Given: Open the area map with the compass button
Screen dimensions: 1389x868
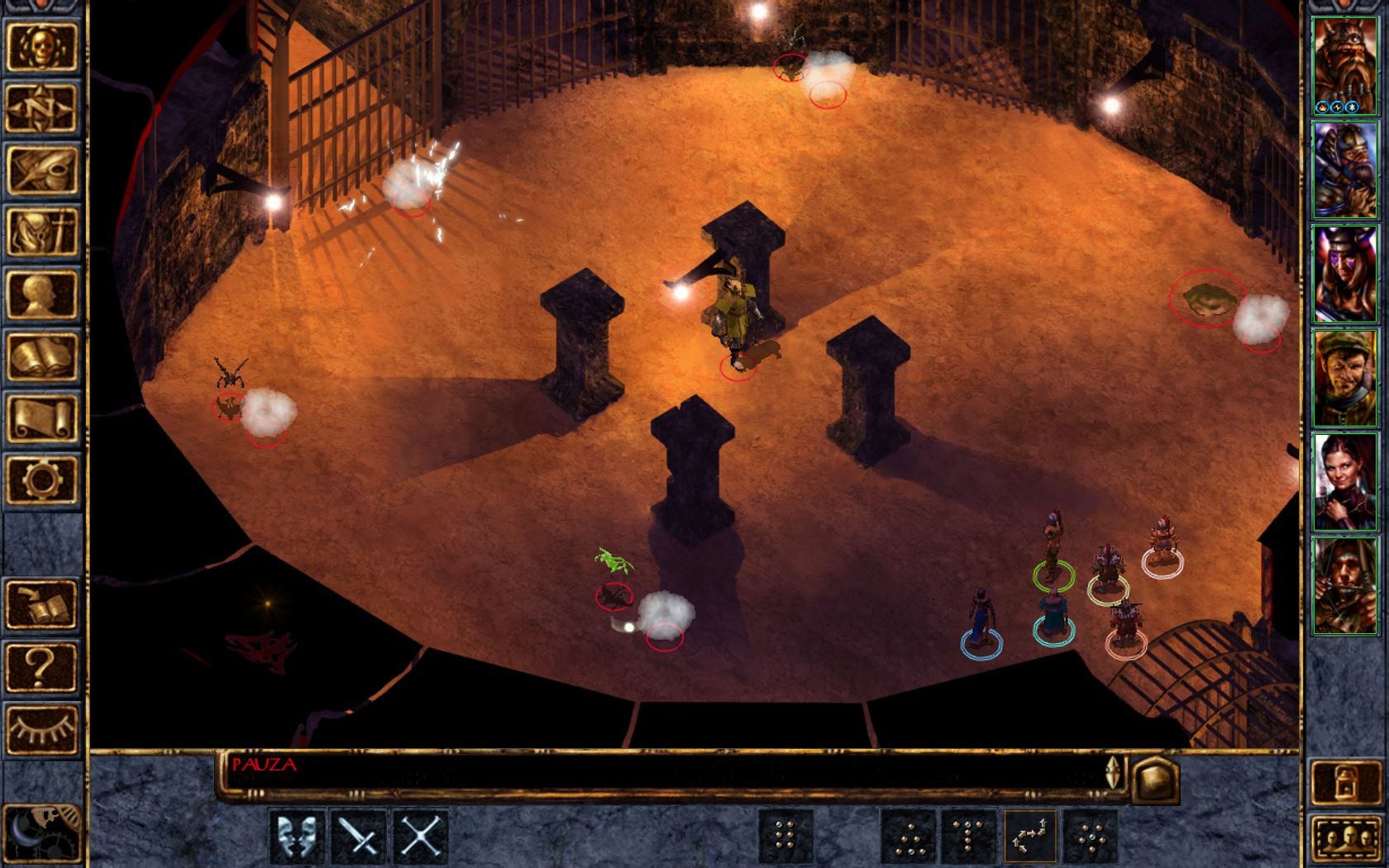Looking at the screenshot, I should point(41,108).
